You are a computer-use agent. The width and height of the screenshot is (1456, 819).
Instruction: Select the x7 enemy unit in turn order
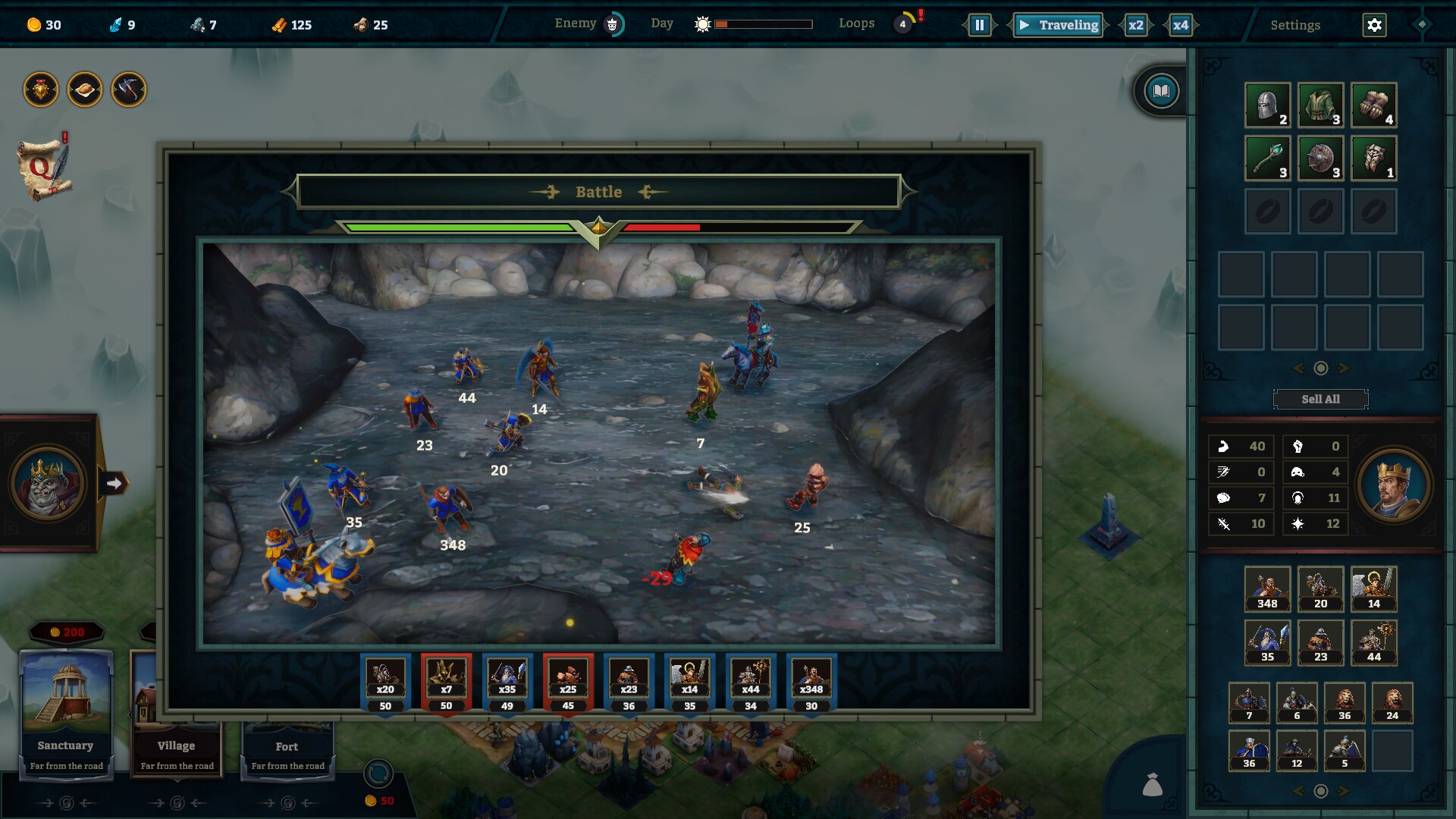[x=446, y=682]
